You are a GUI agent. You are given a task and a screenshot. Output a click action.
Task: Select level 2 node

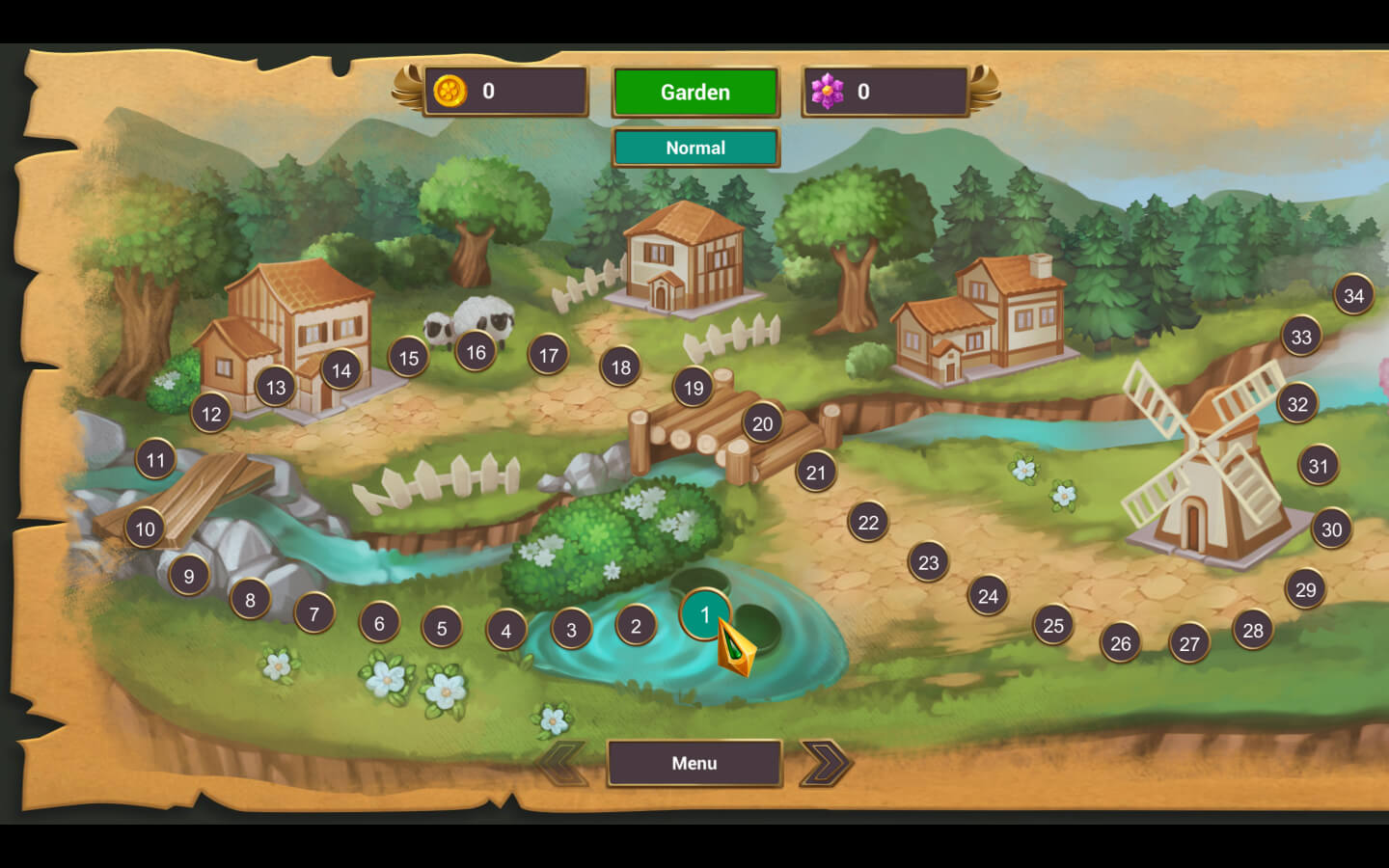(x=636, y=626)
